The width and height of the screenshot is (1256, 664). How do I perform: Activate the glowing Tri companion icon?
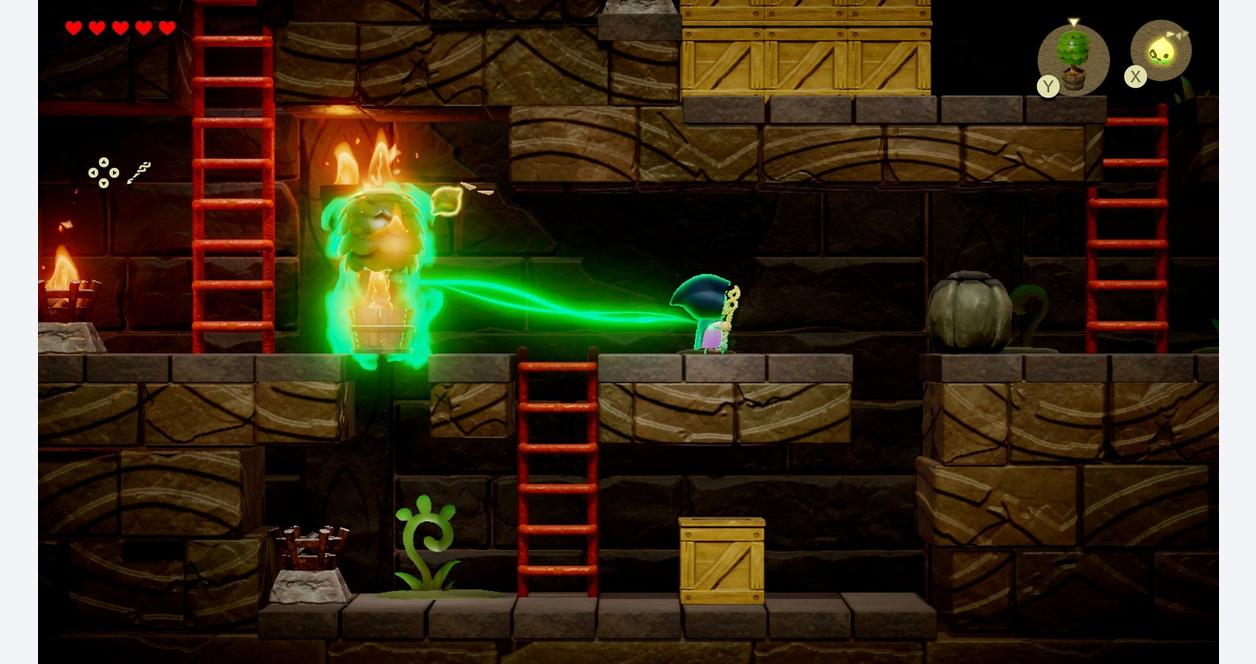click(1161, 51)
